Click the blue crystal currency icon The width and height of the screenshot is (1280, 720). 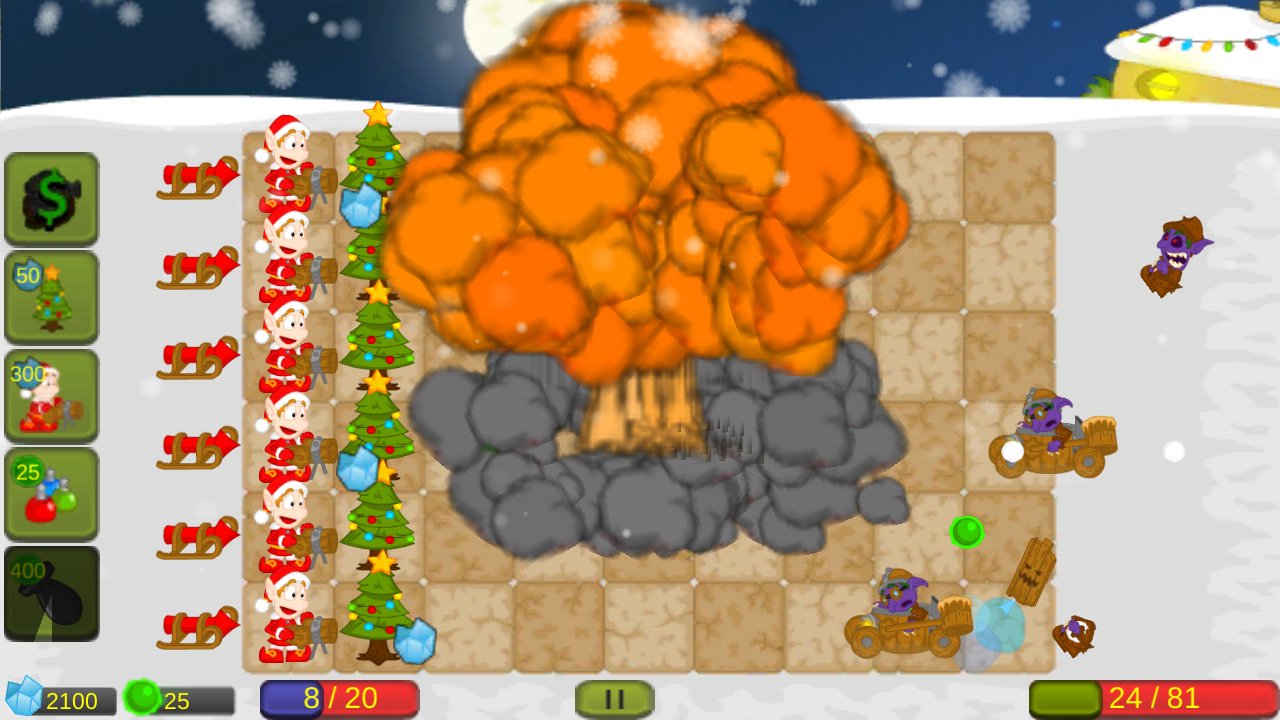[x=25, y=700]
